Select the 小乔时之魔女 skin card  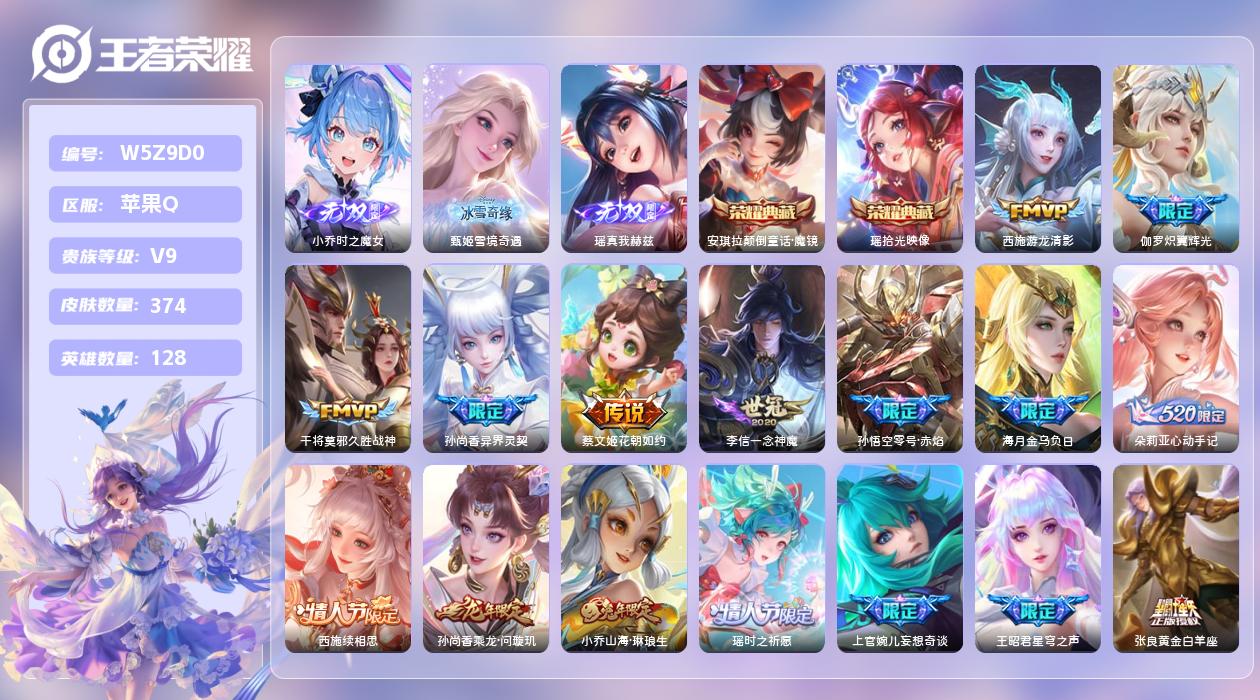[348, 158]
